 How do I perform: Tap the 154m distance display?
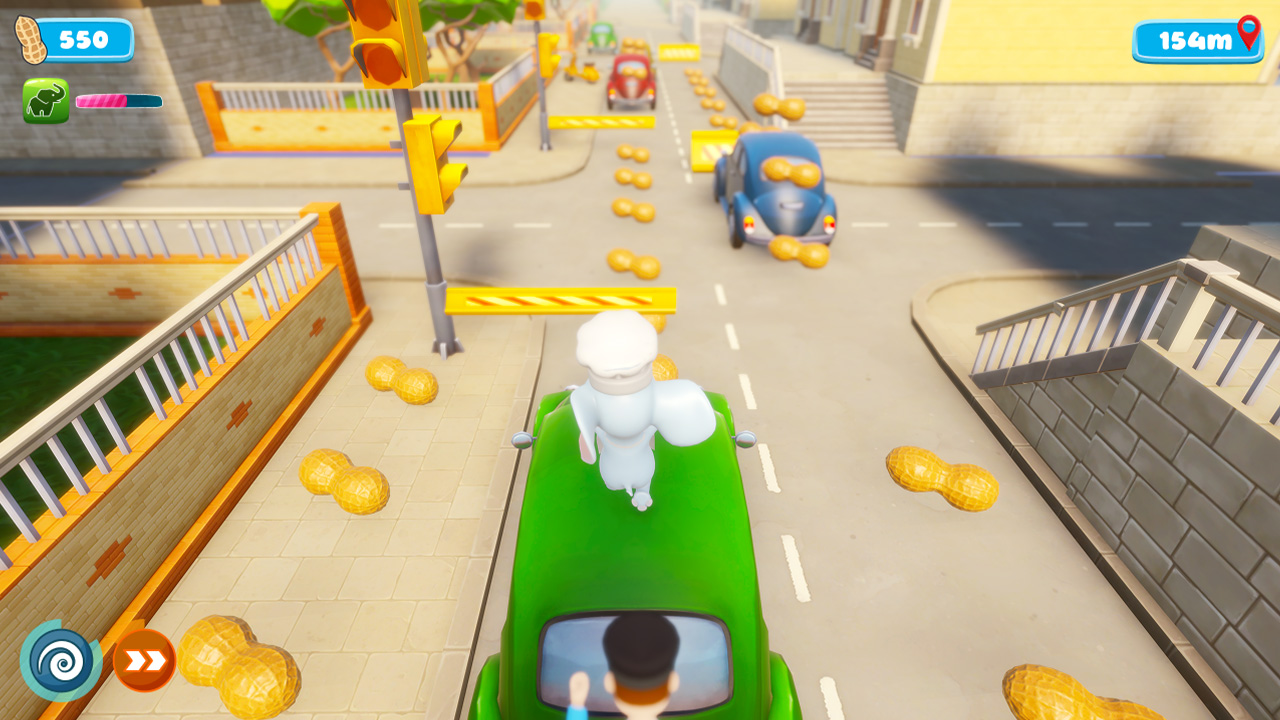click(x=1193, y=40)
